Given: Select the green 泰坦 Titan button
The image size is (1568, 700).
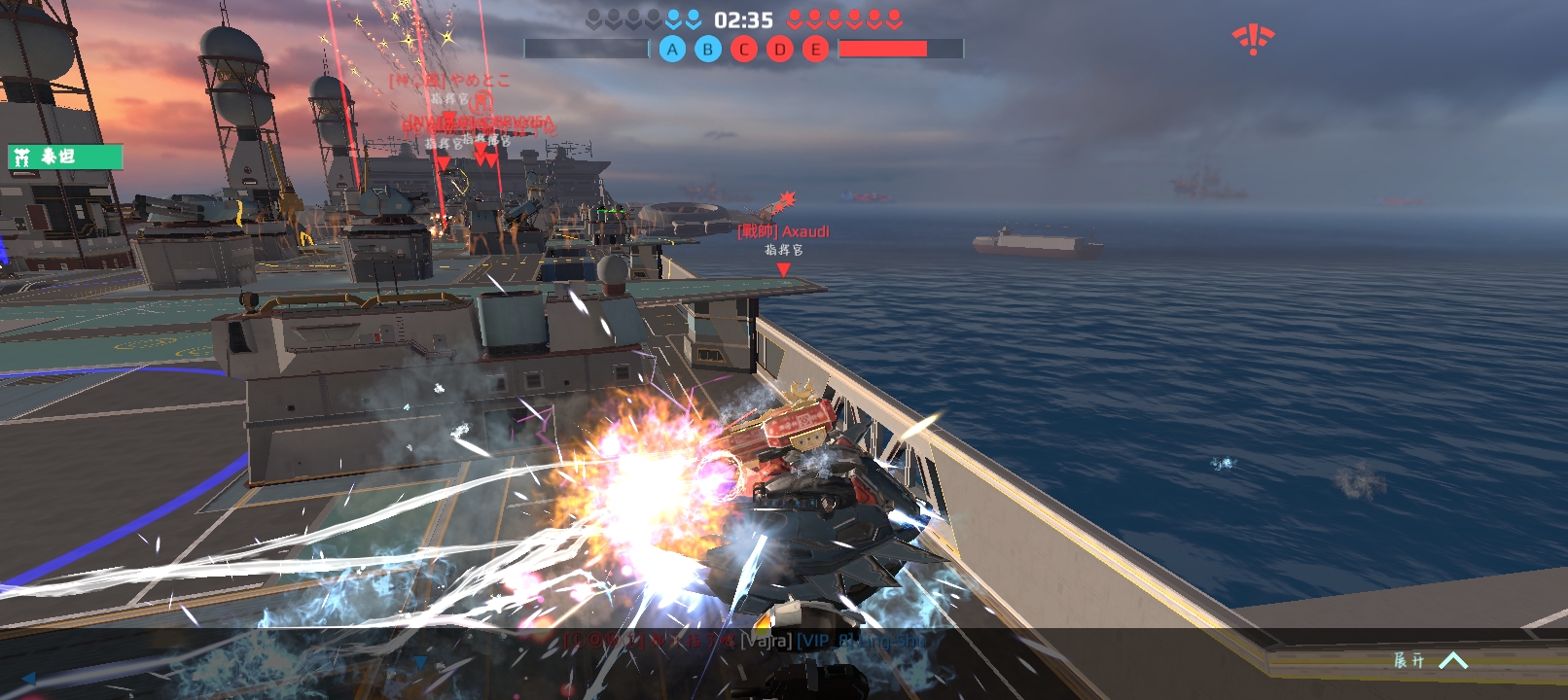Looking at the screenshot, I should 65,157.
